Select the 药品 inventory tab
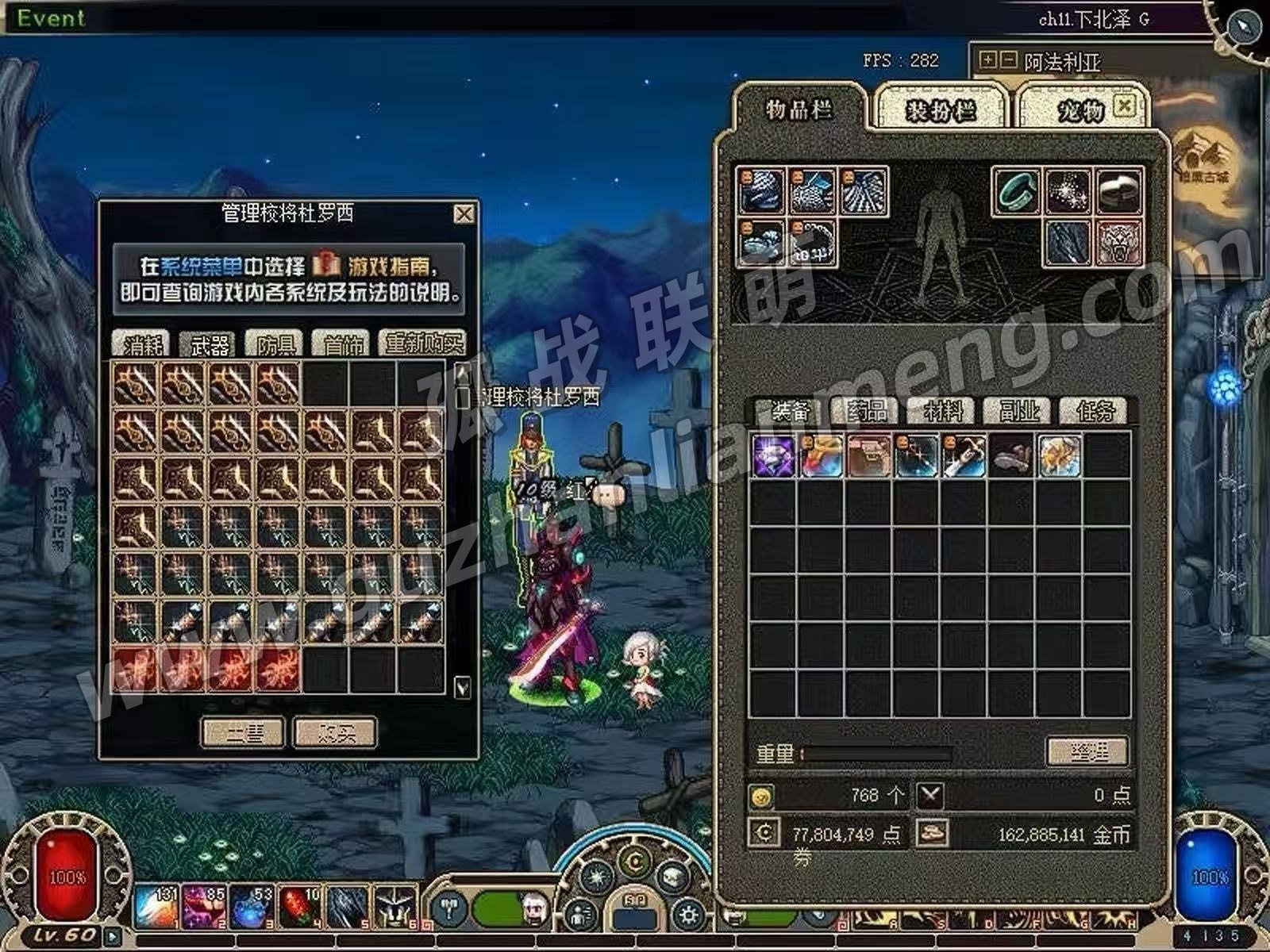Screen dimensions: 1270x952 click(867, 411)
